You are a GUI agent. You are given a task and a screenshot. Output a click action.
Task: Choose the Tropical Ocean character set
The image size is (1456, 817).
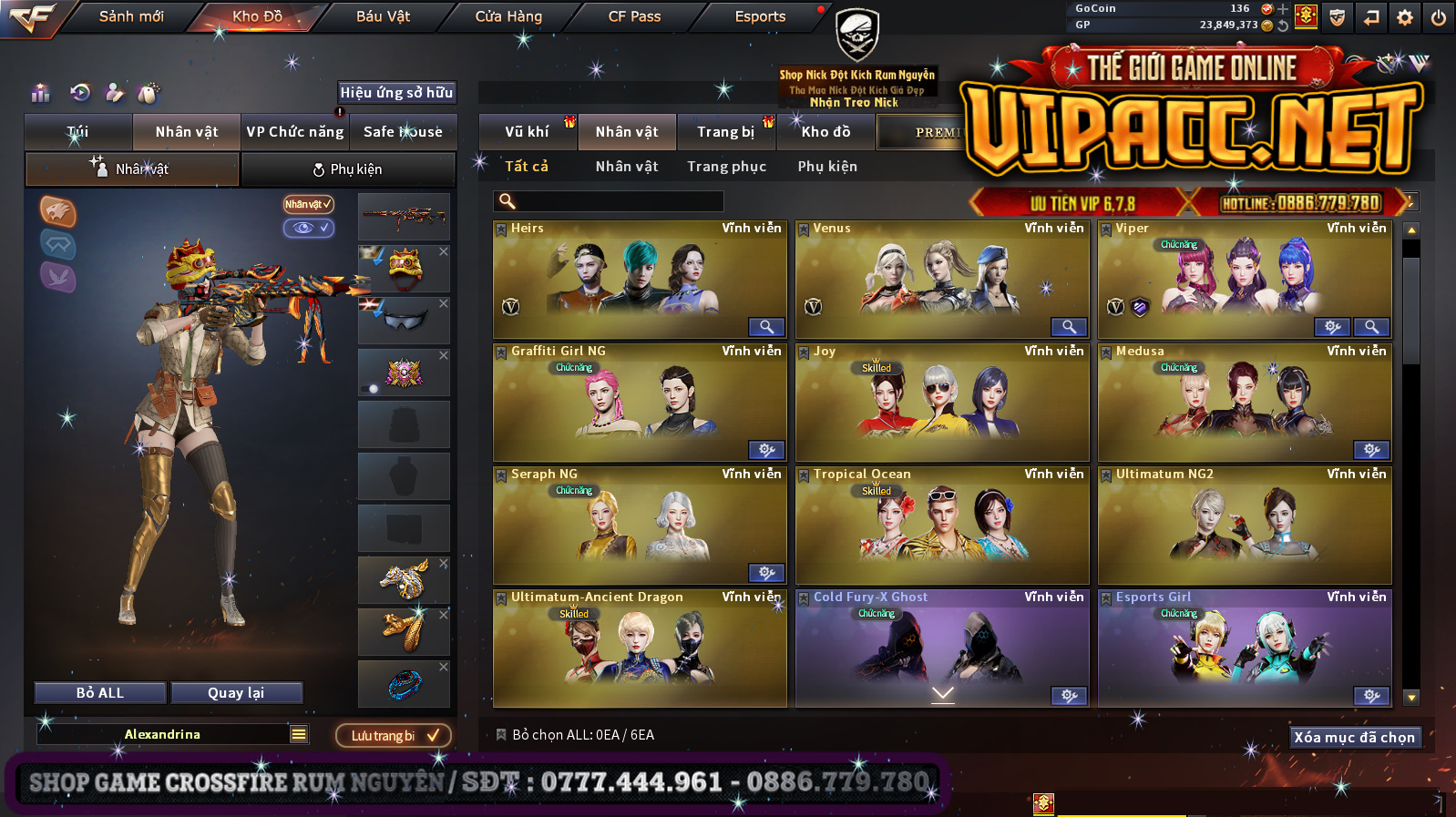coord(942,525)
